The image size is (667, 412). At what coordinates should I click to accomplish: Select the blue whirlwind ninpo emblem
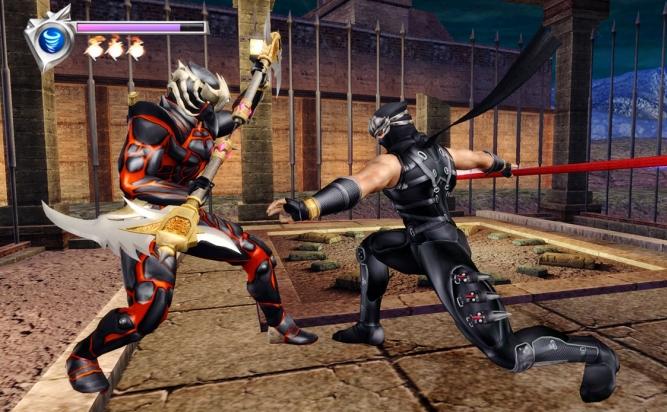[53, 39]
